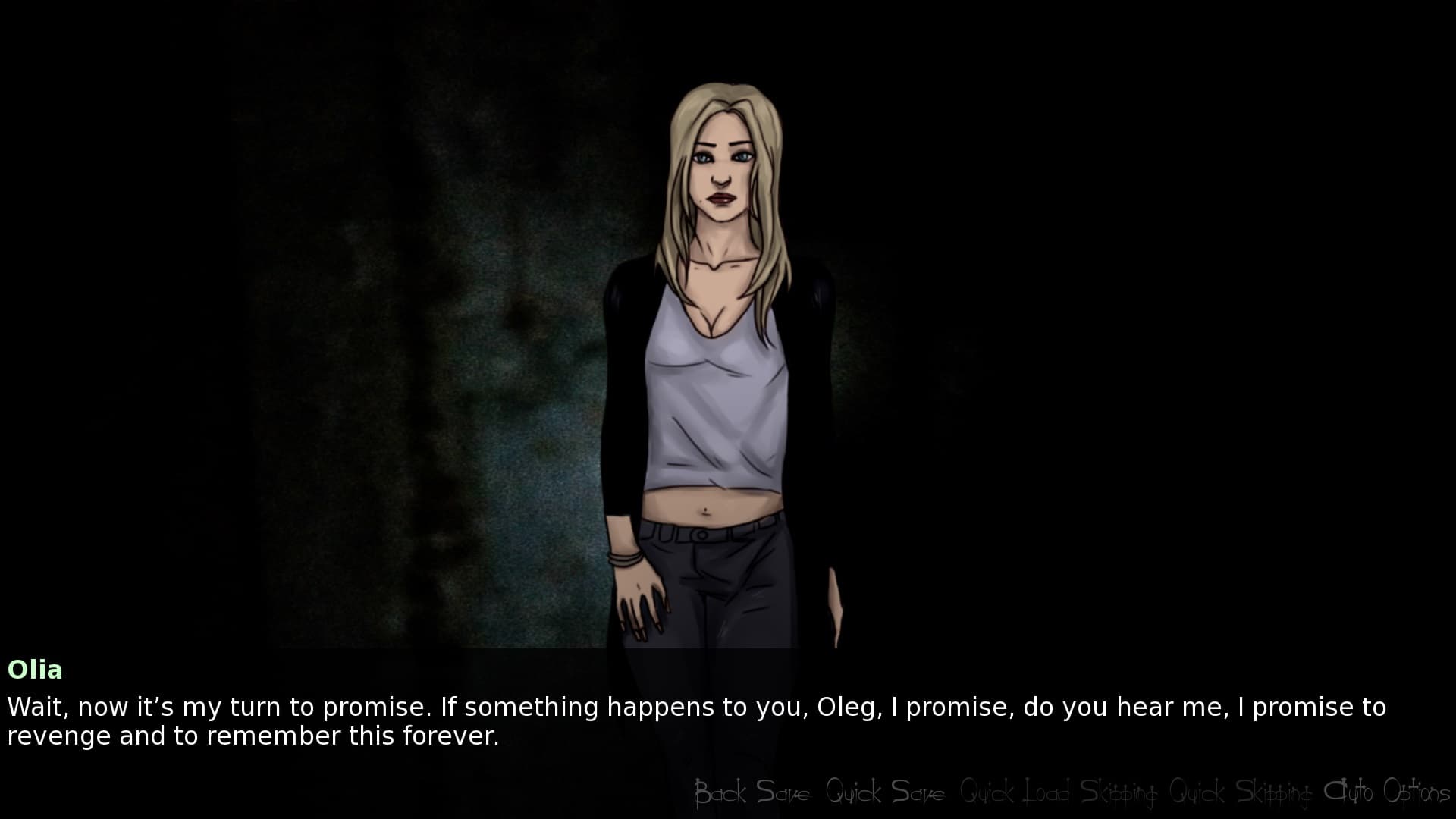Open the Options screen
Image resolution: width=1456 pixels, height=819 pixels.
point(1417,795)
